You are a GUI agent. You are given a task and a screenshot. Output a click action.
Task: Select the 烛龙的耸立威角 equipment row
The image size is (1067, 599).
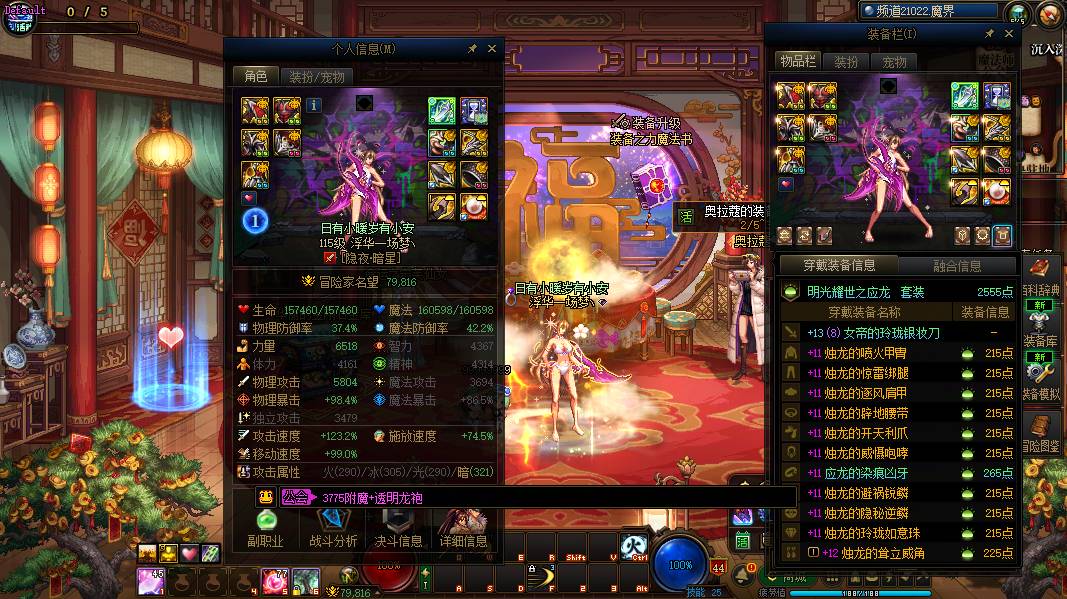click(x=898, y=553)
